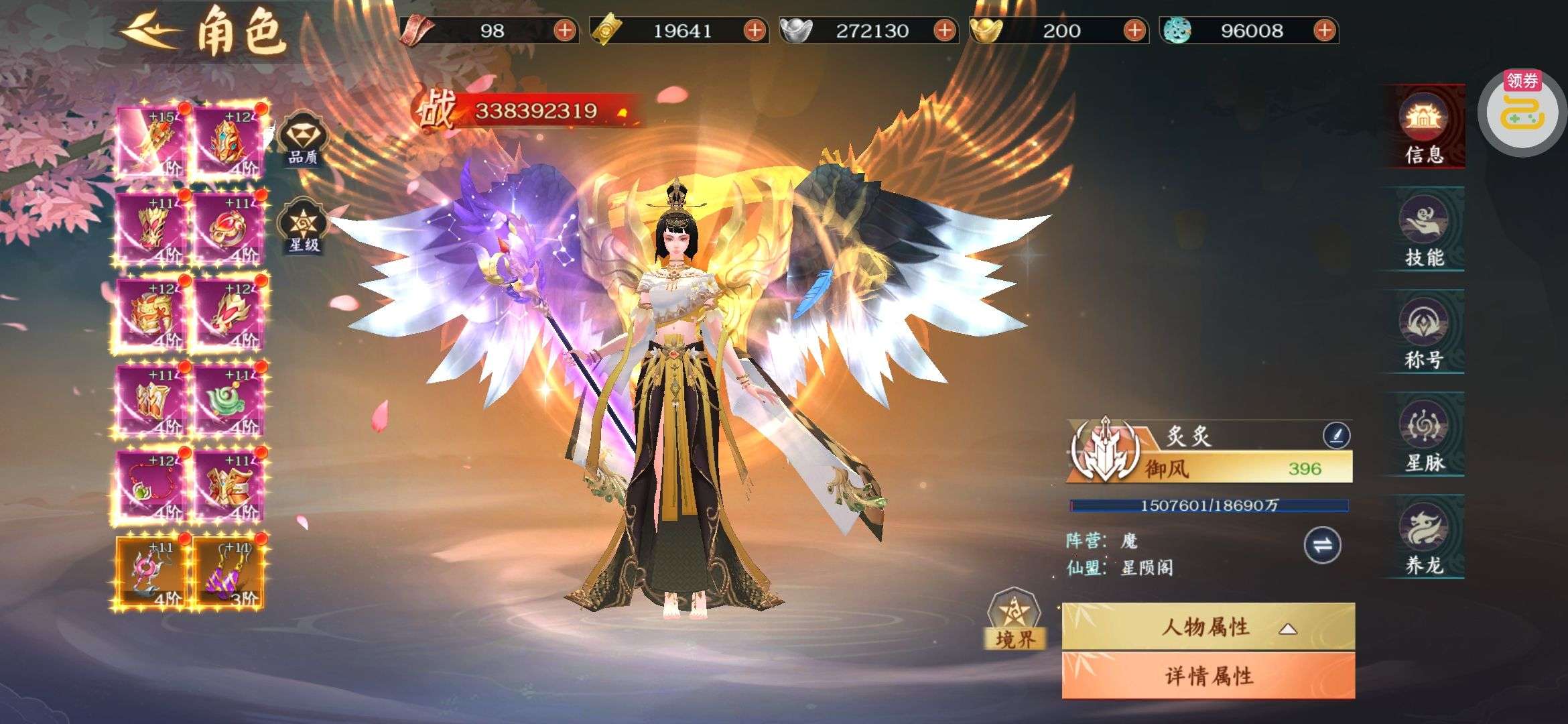Expand the 人物属性 attributes panel

(1207, 627)
